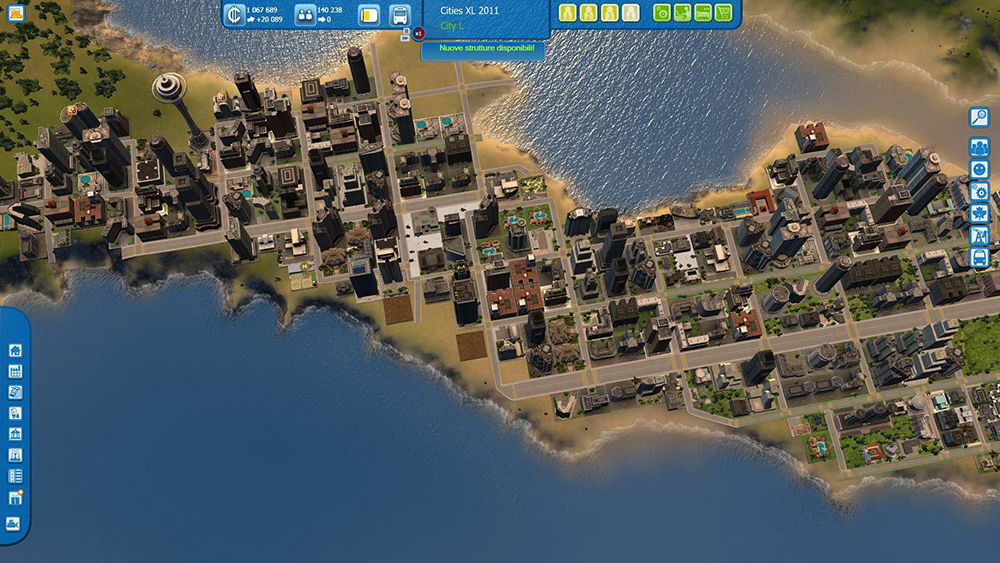Open the bus transport icon in top bar
The height and width of the screenshot is (563, 1000).
coord(399,15)
